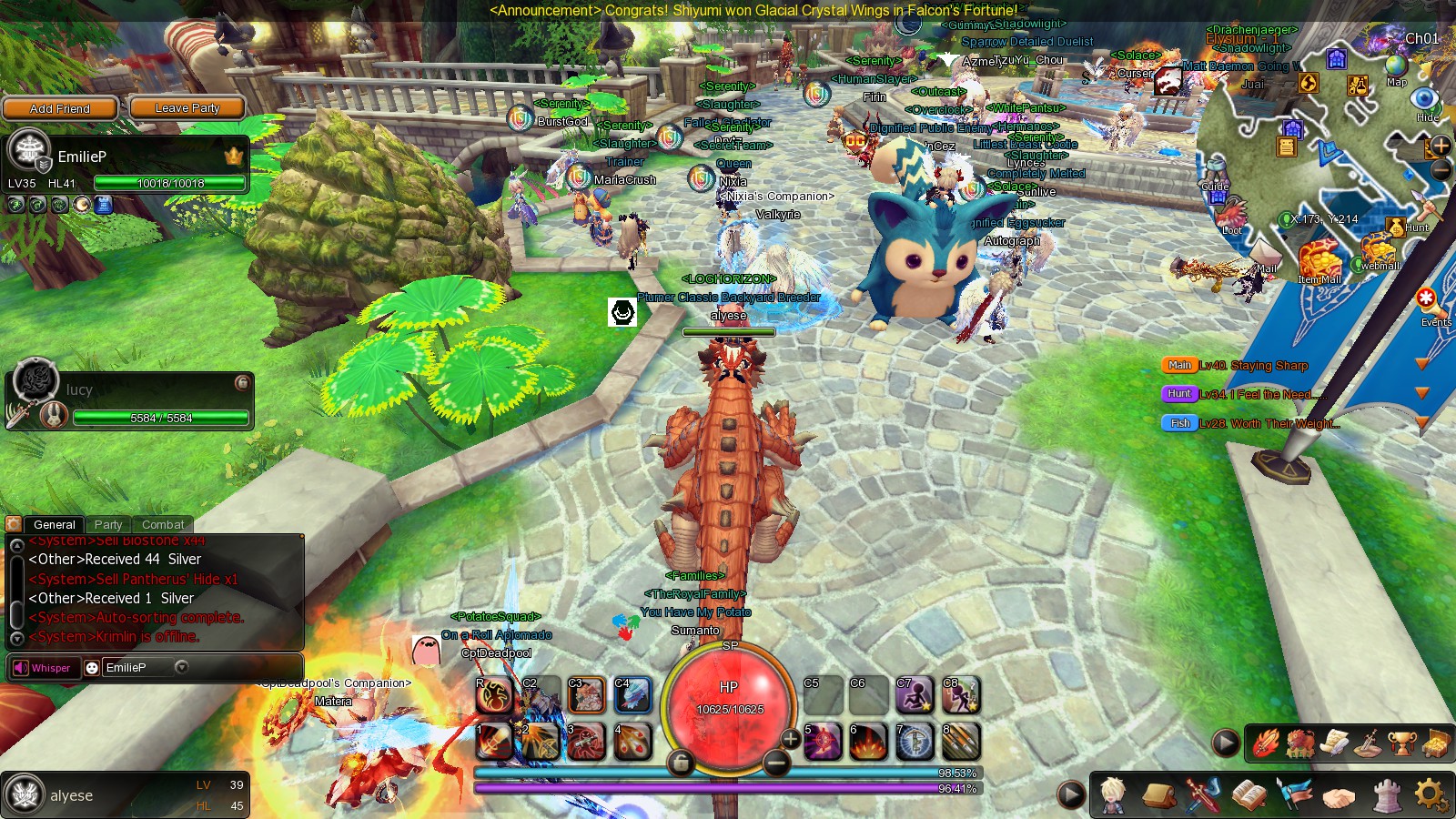Mute the Whisper channel speaker toggle

coord(20,668)
